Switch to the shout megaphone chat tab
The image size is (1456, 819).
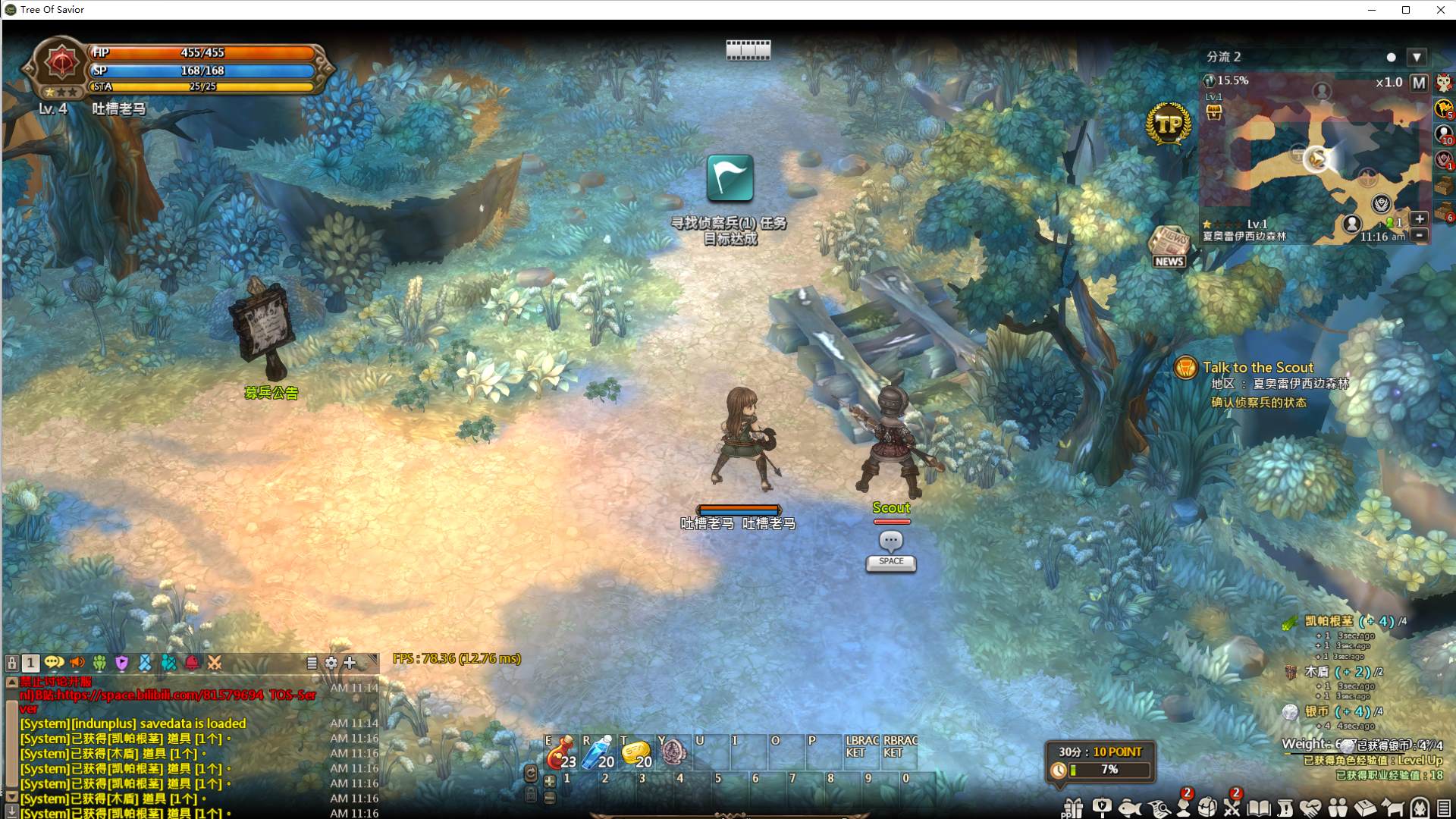point(77,663)
